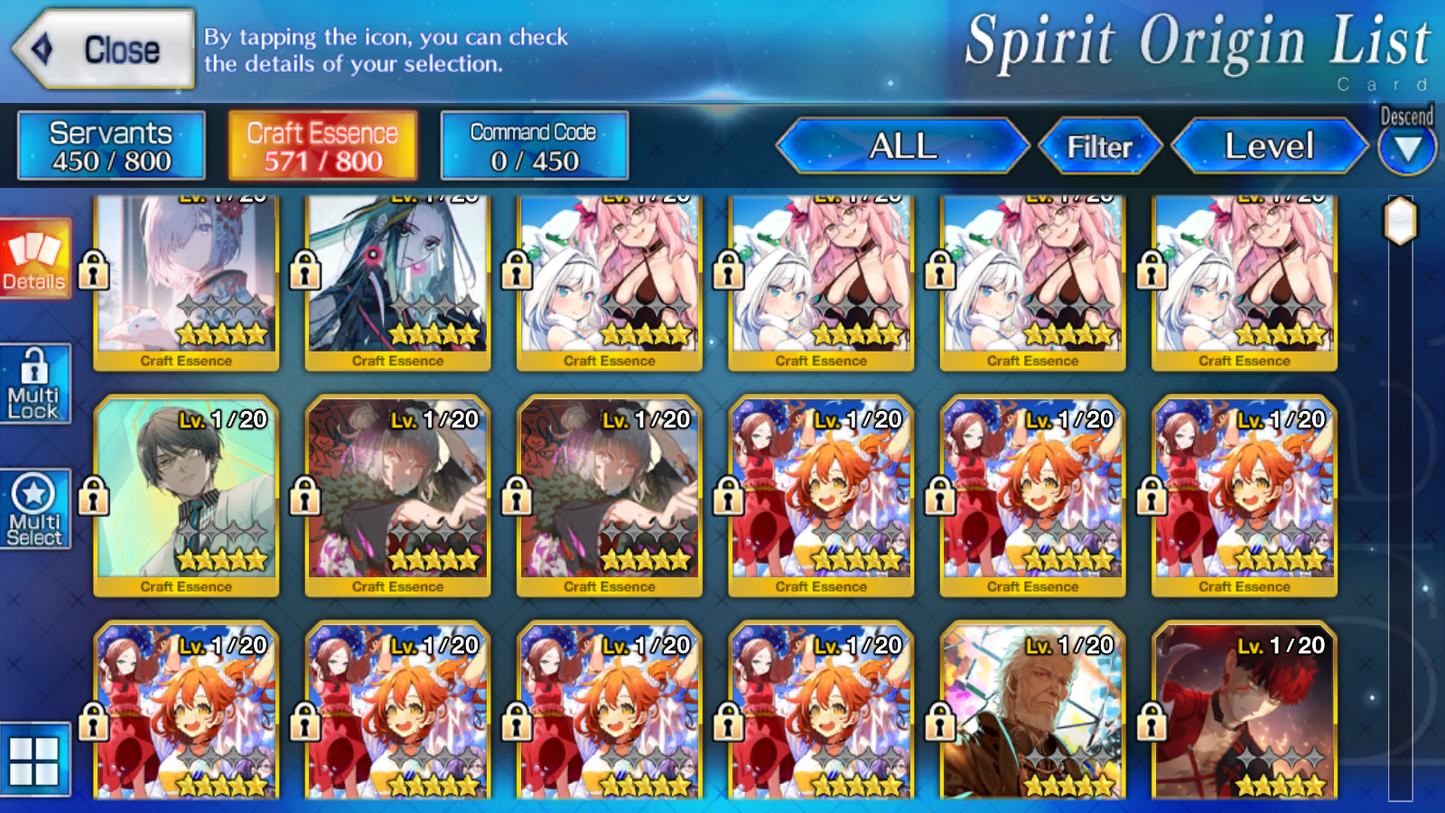1445x813 pixels.
Task: Activate Multi Select mode
Action: pos(36,508)
